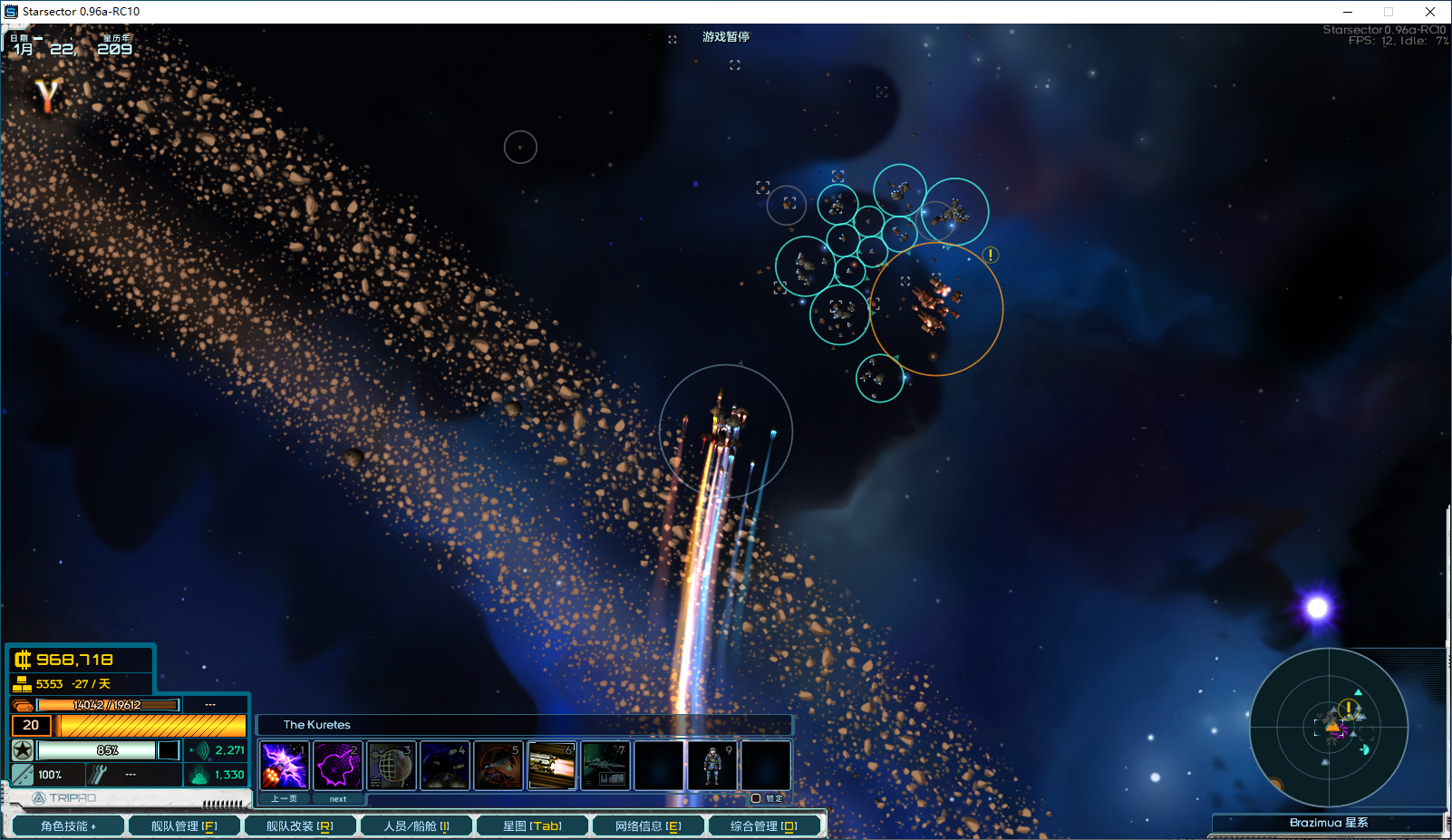The image size is (1452, 840).
Task: Click the circular system radar minimap
Action: (x=1329, y=727)
